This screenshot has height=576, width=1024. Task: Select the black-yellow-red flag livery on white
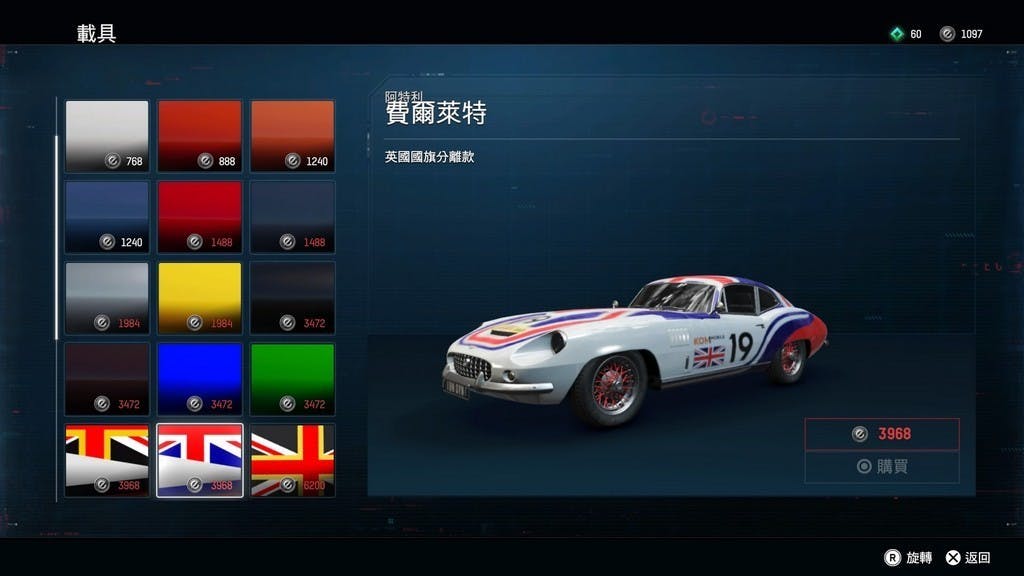click(x=107, y=460)
